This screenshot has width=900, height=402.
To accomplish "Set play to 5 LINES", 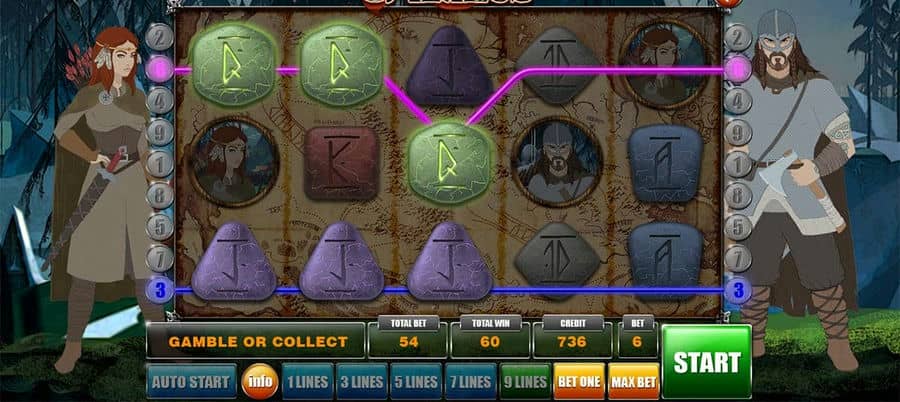I will pos(415,381).
